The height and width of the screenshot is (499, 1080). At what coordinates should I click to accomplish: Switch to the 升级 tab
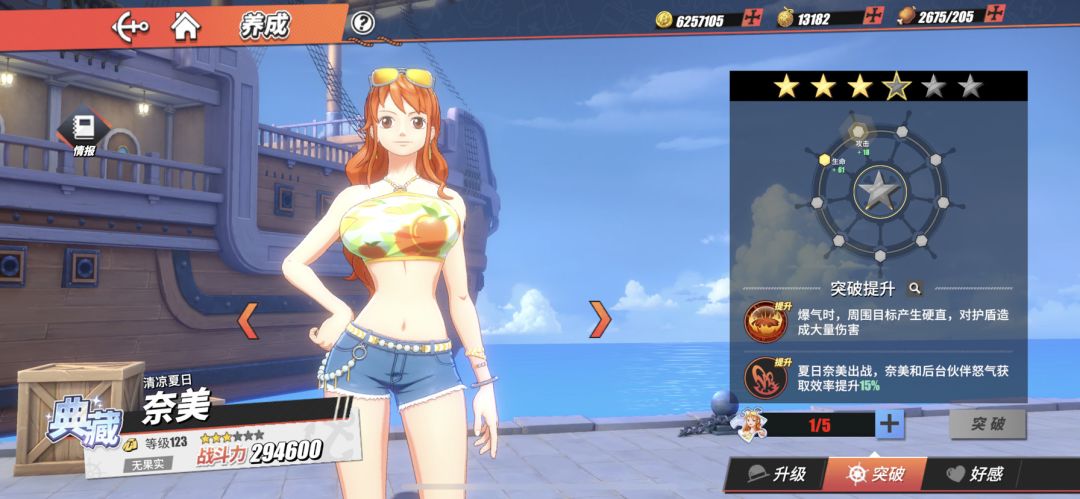[x=776, y=474]
